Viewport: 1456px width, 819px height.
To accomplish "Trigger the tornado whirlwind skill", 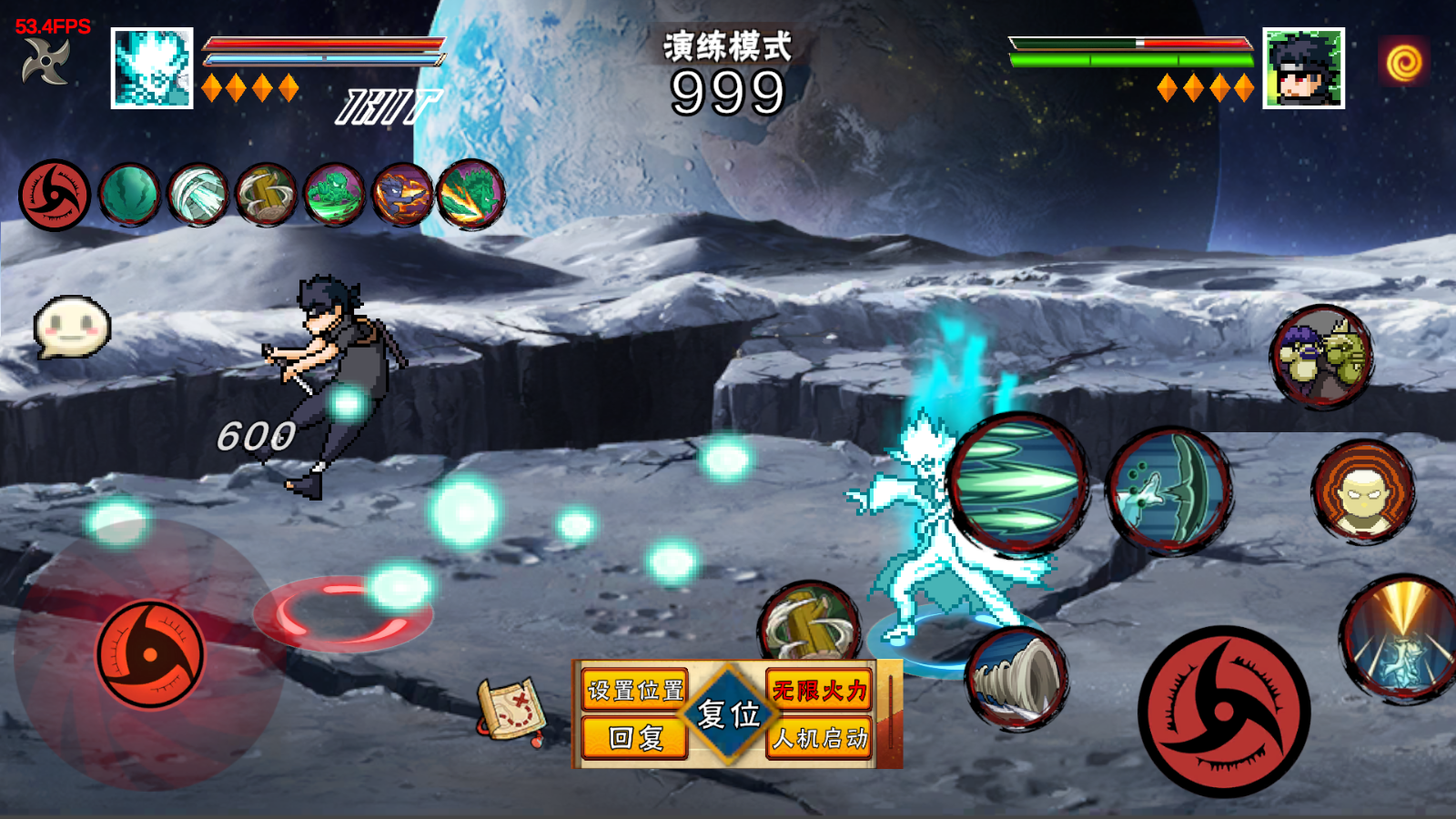I will pos(1016,678).
